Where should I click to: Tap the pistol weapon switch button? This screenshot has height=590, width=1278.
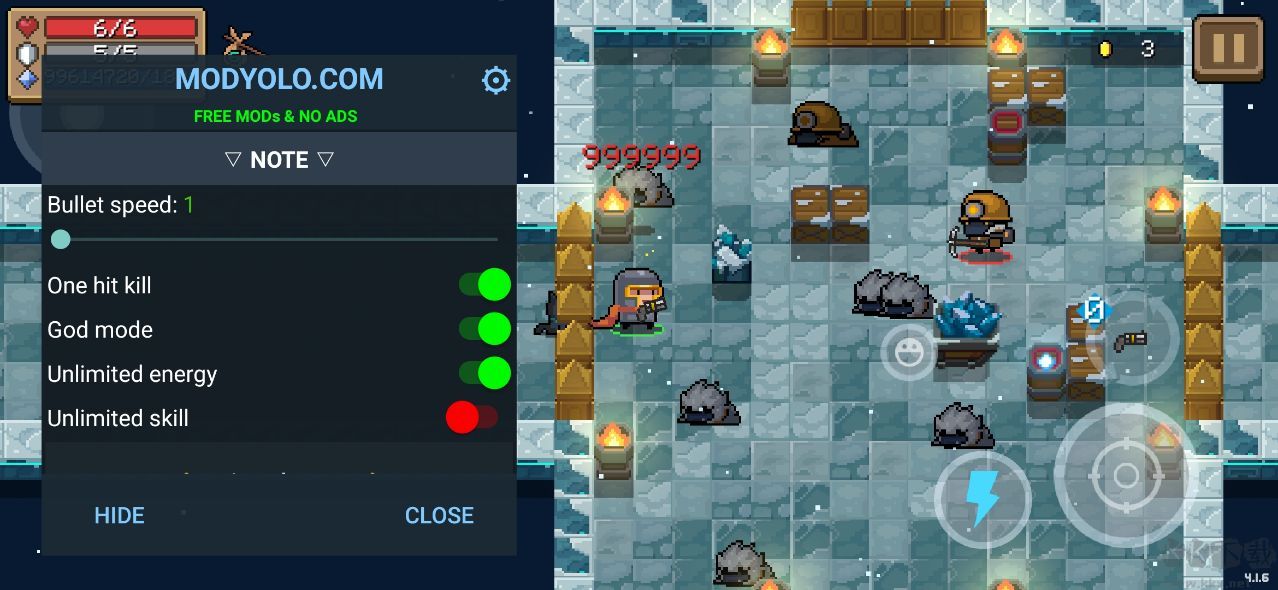point(1131,340)
